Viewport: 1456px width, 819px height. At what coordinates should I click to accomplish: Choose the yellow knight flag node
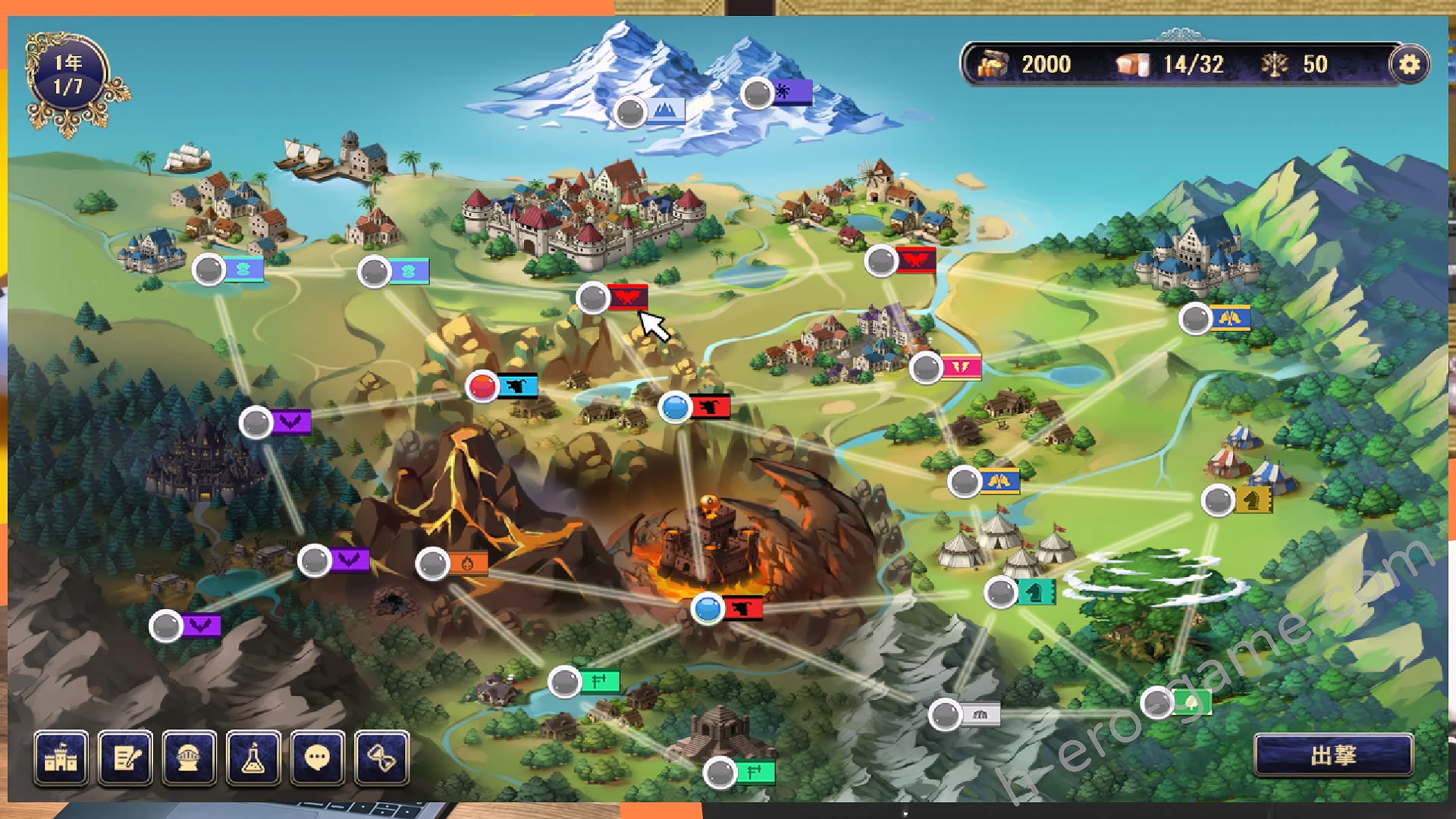point(1218,500)
